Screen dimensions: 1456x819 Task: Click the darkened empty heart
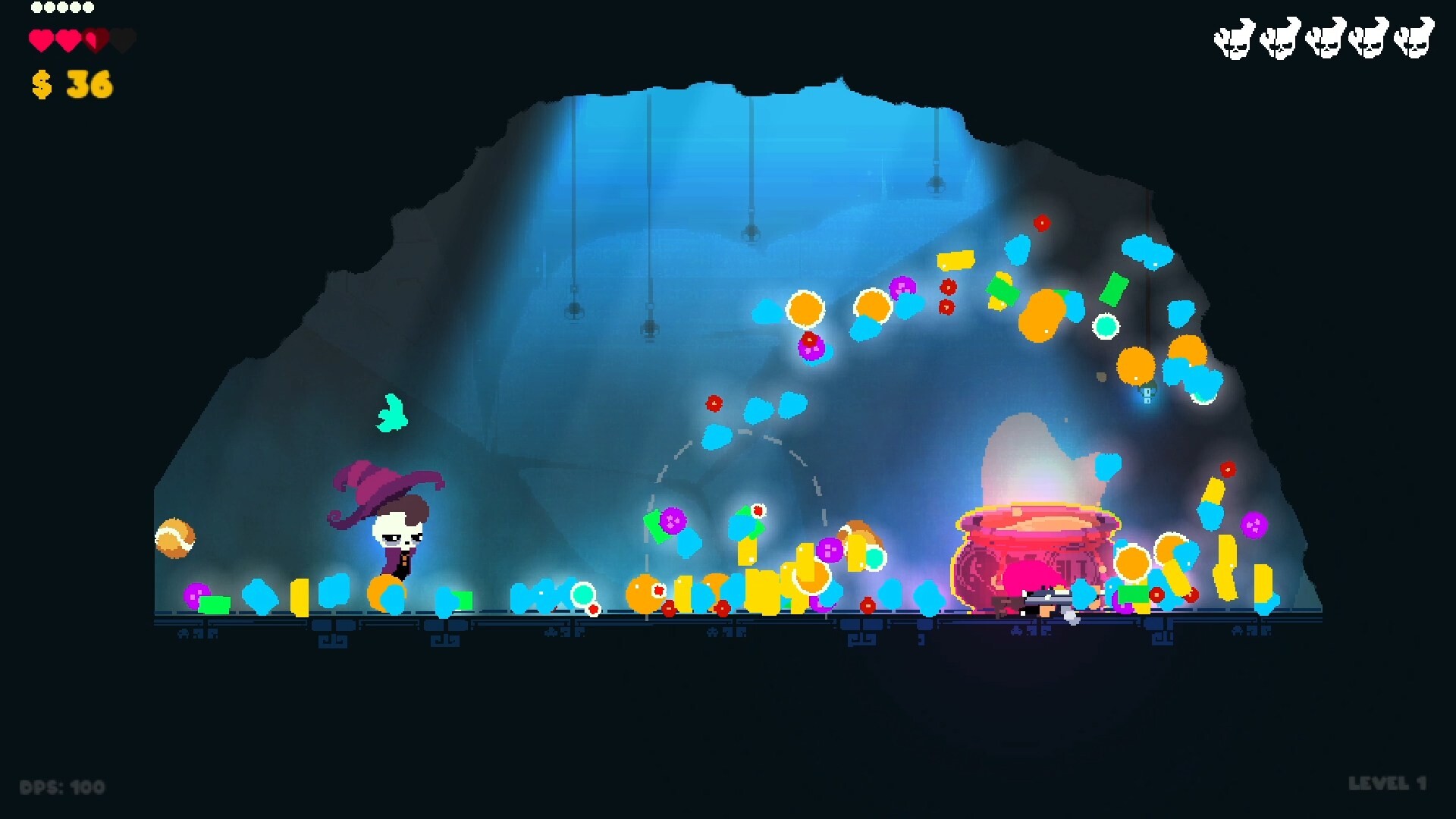point(121,38)
